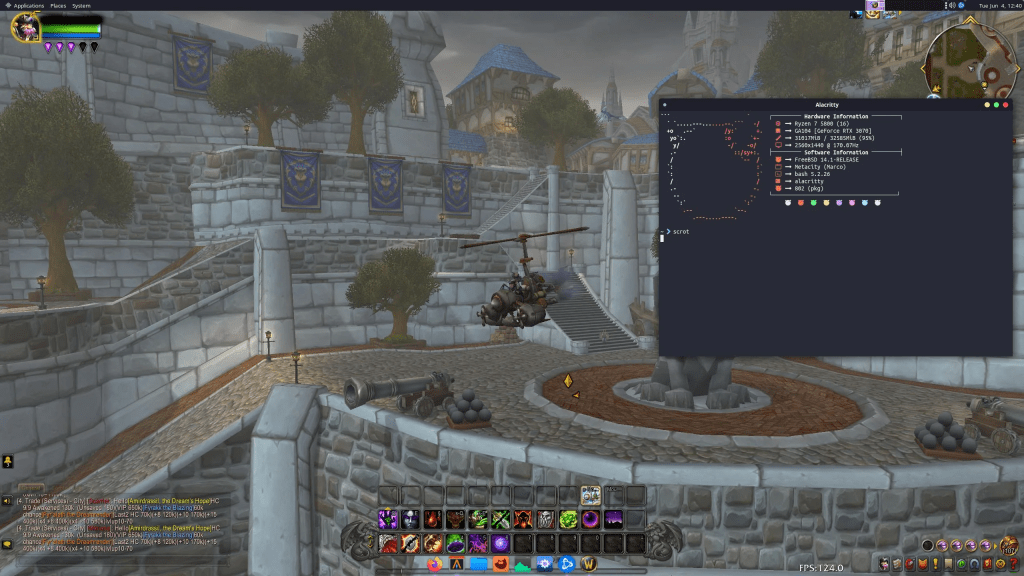Open the red question mark help button

[1014, 565]
